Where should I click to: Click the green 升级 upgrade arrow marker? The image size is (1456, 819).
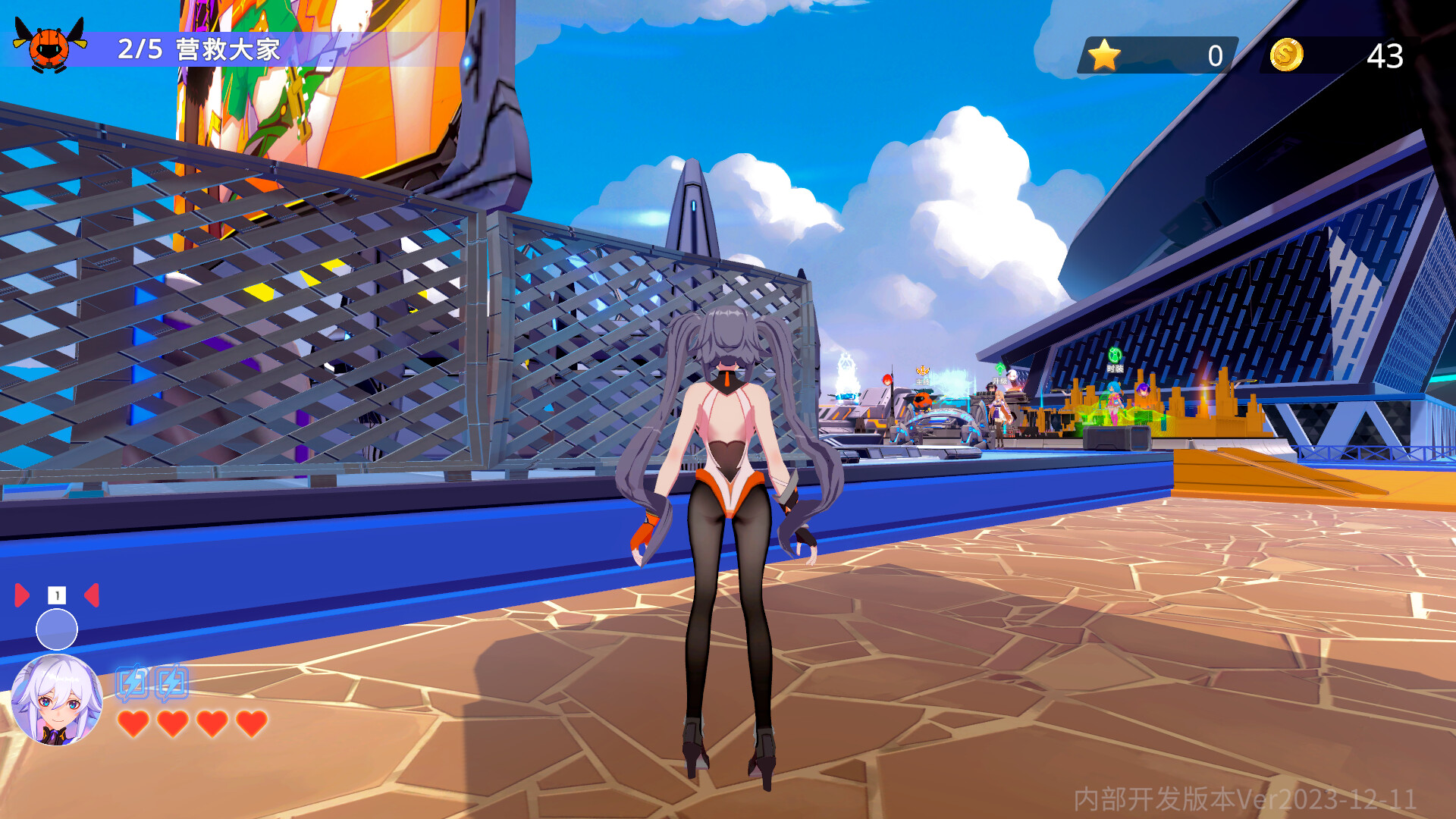pos(1000,369)
